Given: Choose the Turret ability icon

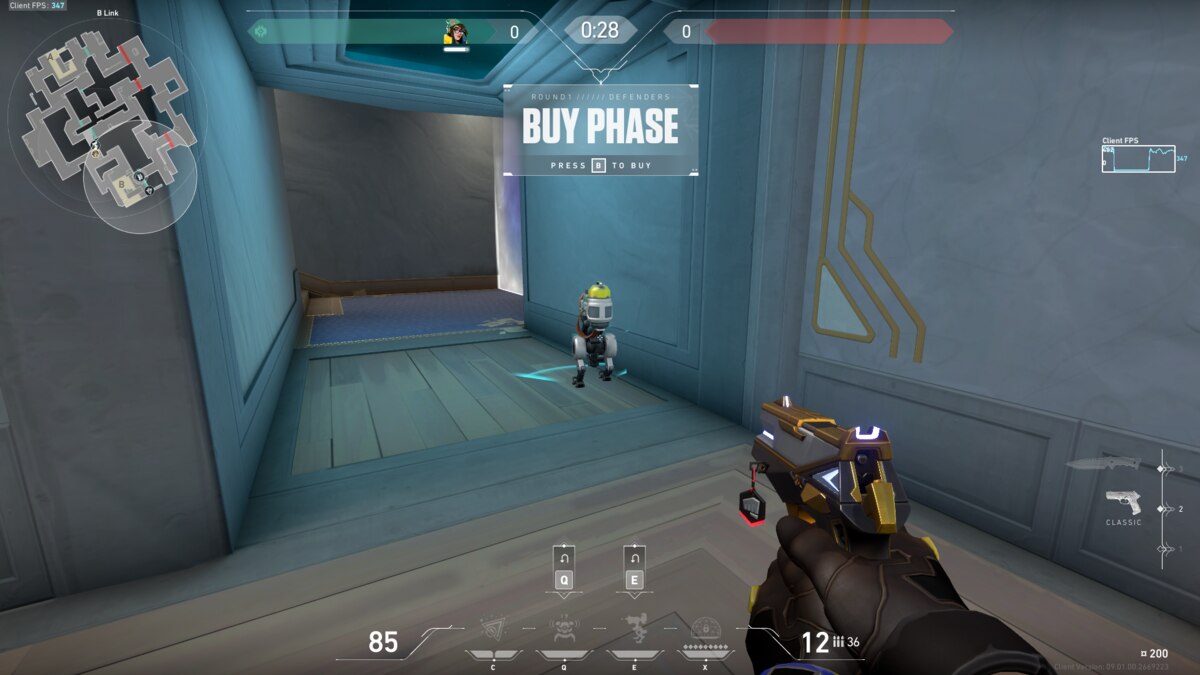Looking at the screenshot, I should click(634, 630).
